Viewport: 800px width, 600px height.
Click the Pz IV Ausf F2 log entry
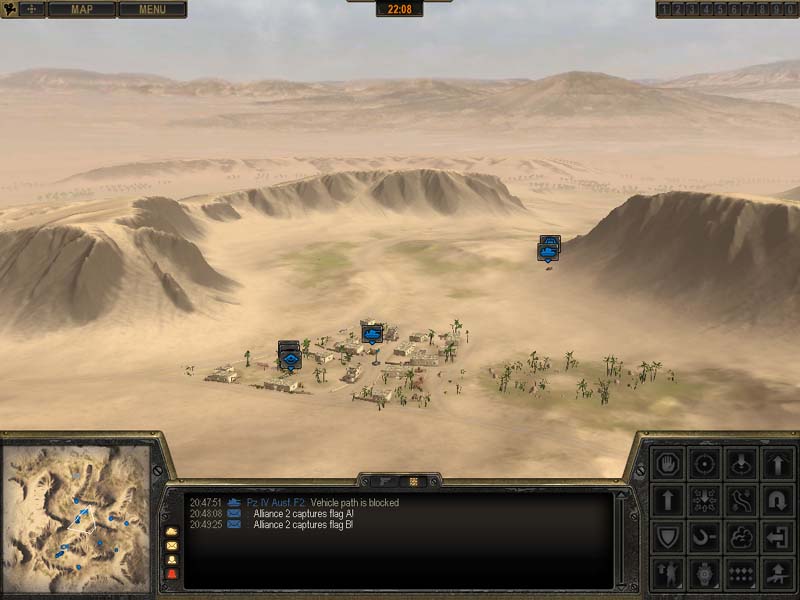[x=275, y=503]
